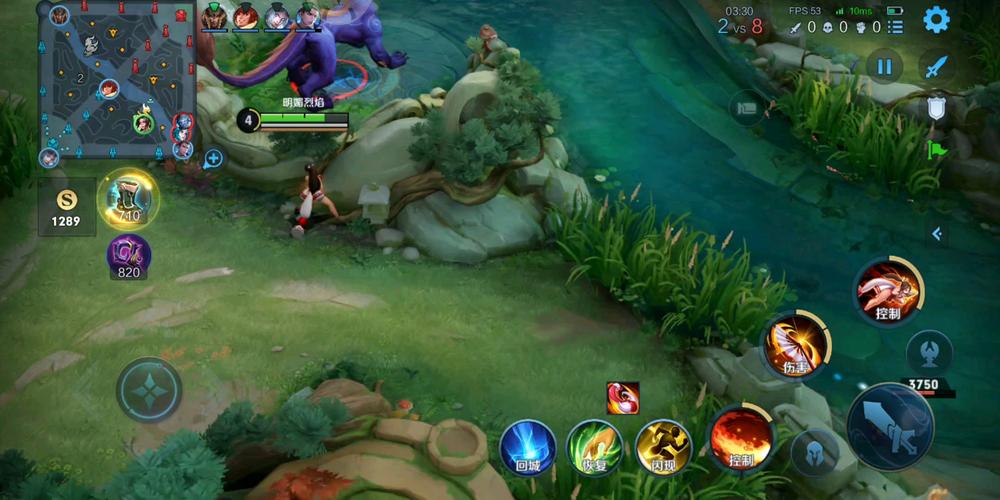Buy the purple item costing 820

pos(128,255)
